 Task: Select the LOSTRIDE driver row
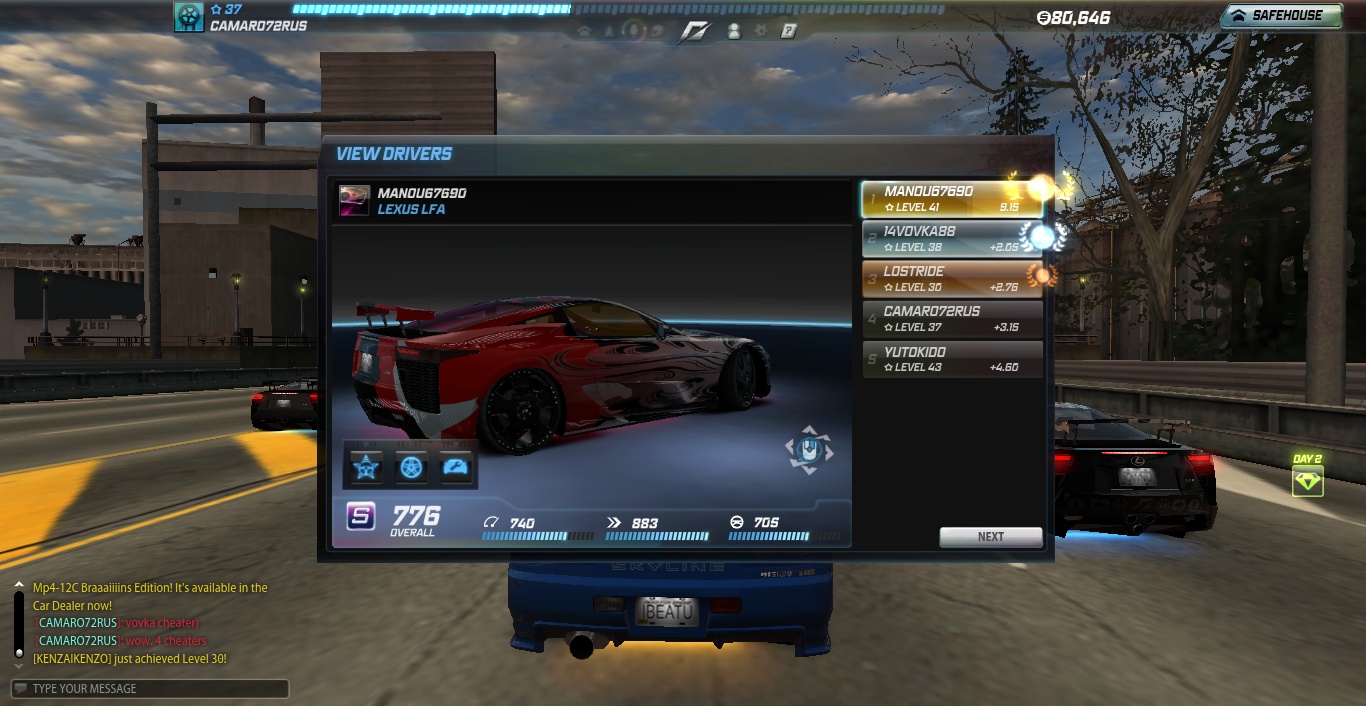click(951, 279)
